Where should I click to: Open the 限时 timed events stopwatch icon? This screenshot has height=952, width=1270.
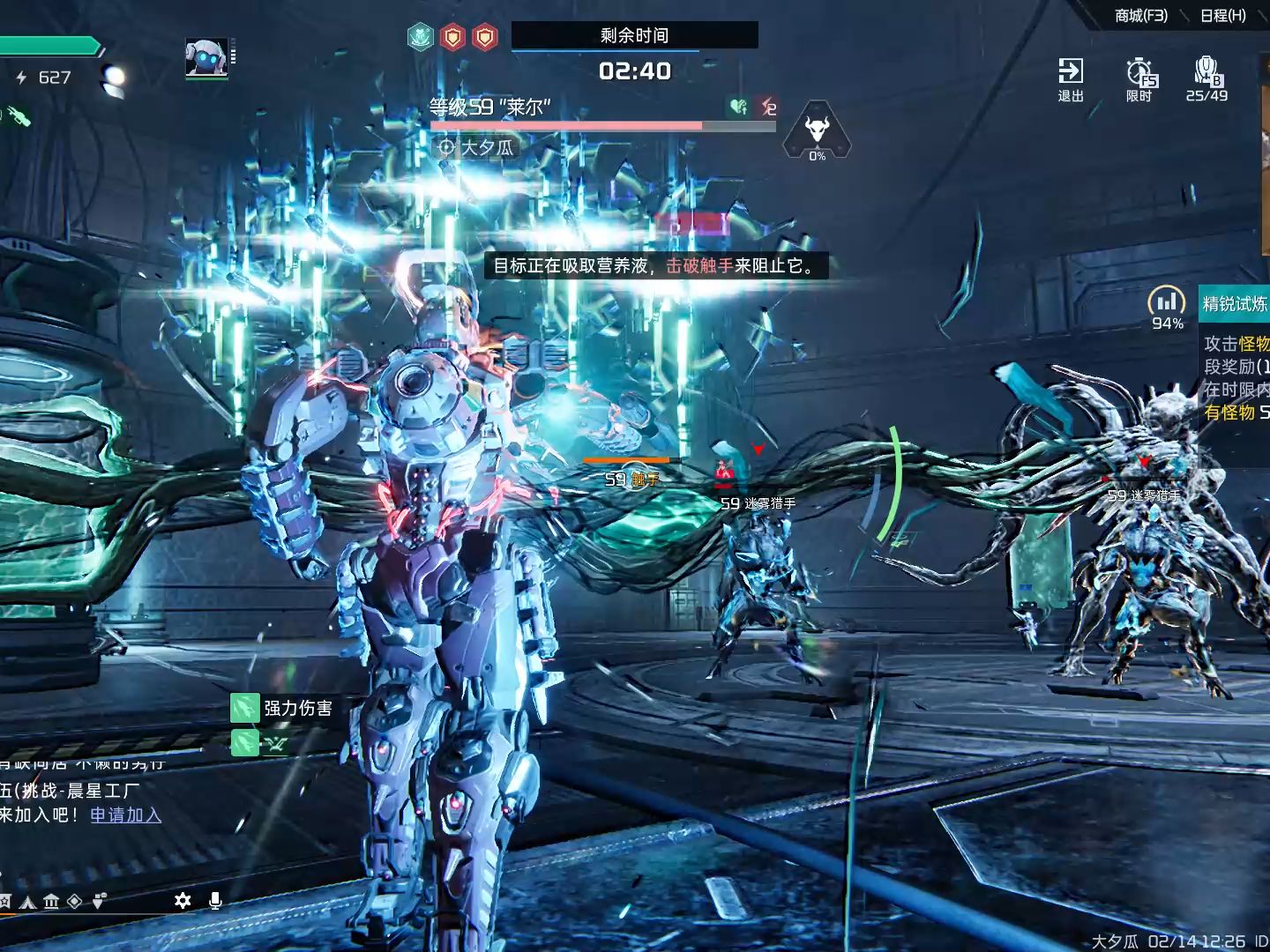(1139, 78)
